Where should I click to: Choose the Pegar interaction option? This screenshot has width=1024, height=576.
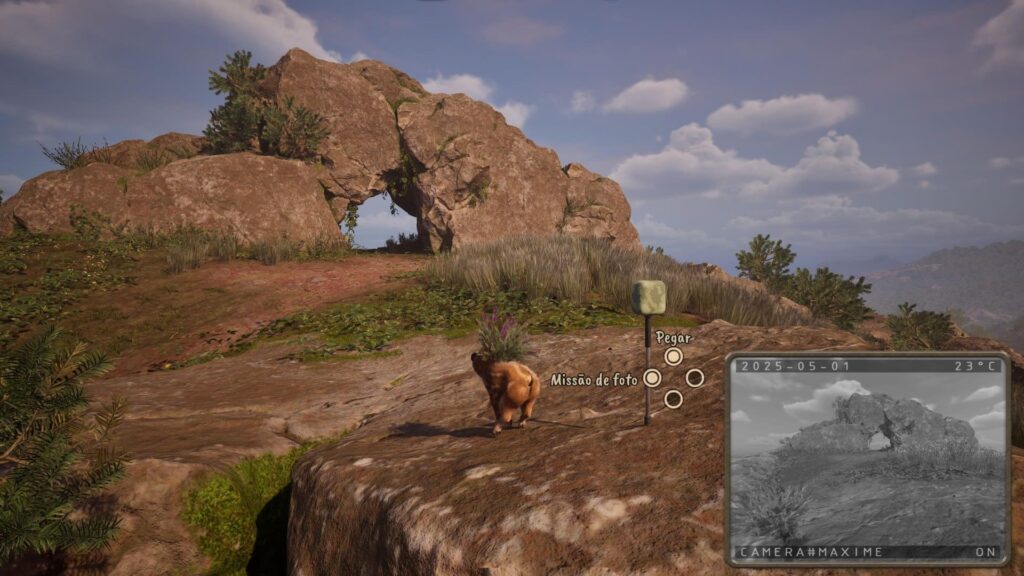point(673,356)
